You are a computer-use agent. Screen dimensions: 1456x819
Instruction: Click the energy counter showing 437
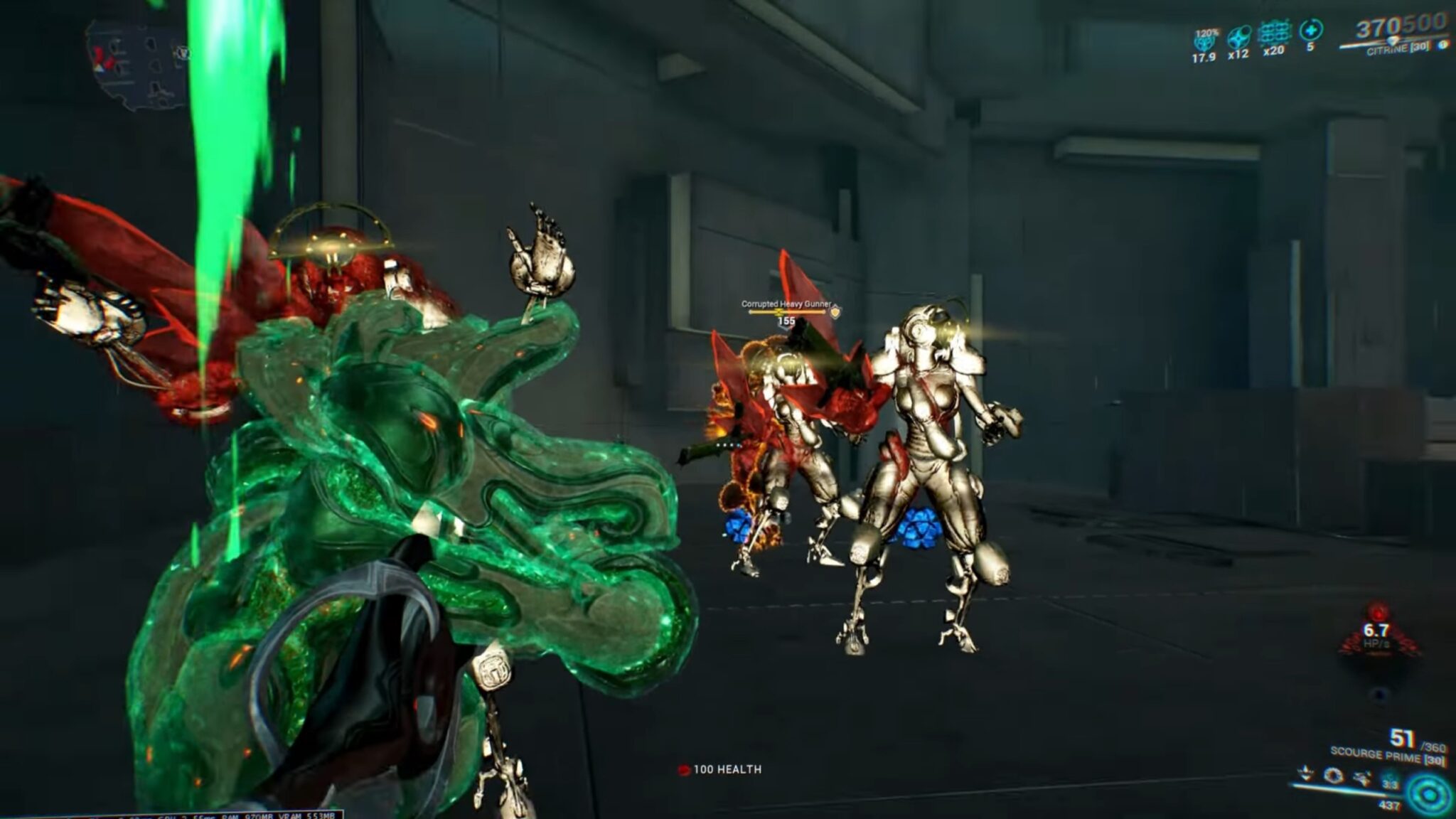[1390, 804]
